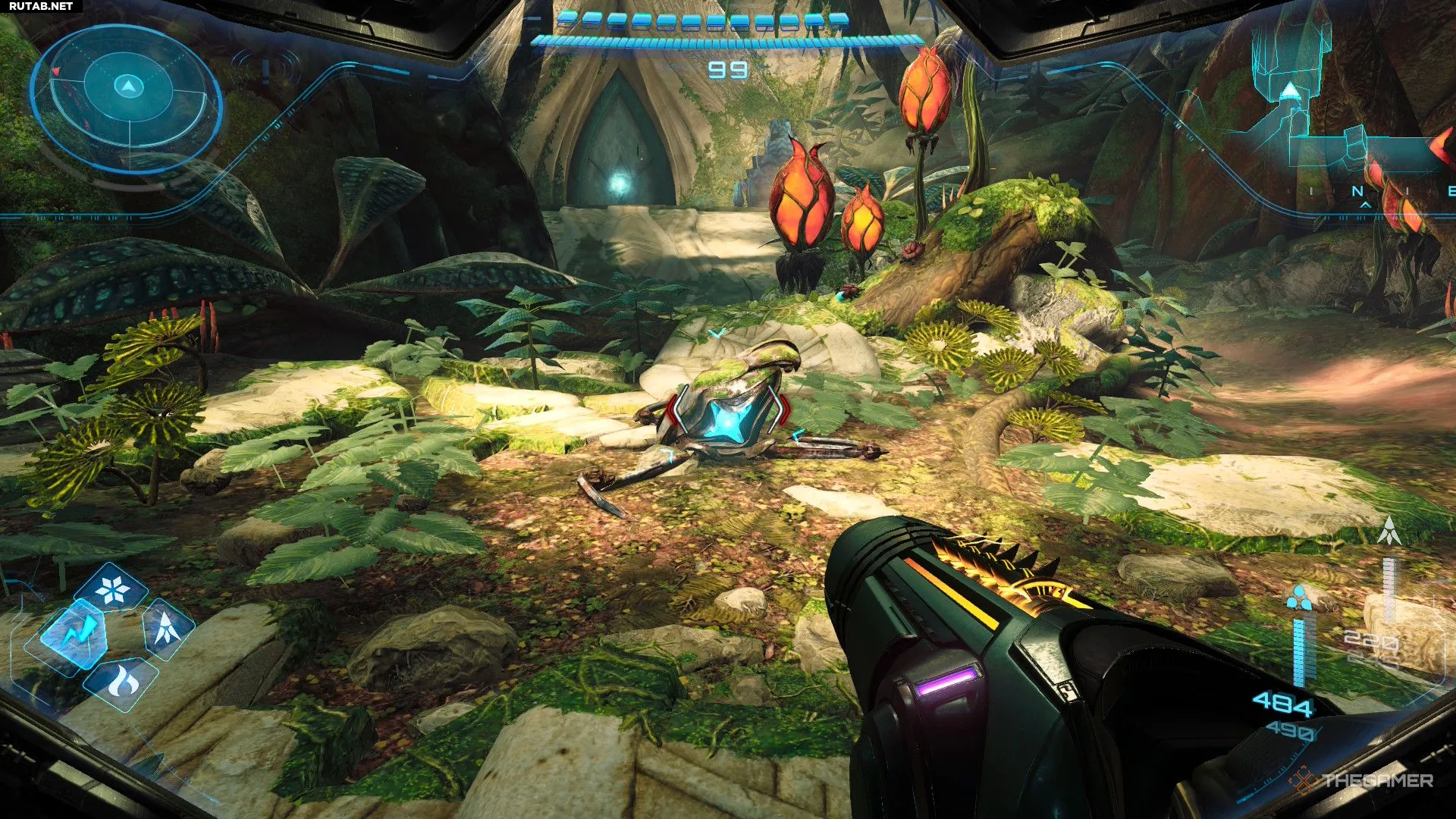The height and width of the screenshot is (819, 1456).
Task: Click the missile icon above the ammo gauge
Action: pos(1389,531)
